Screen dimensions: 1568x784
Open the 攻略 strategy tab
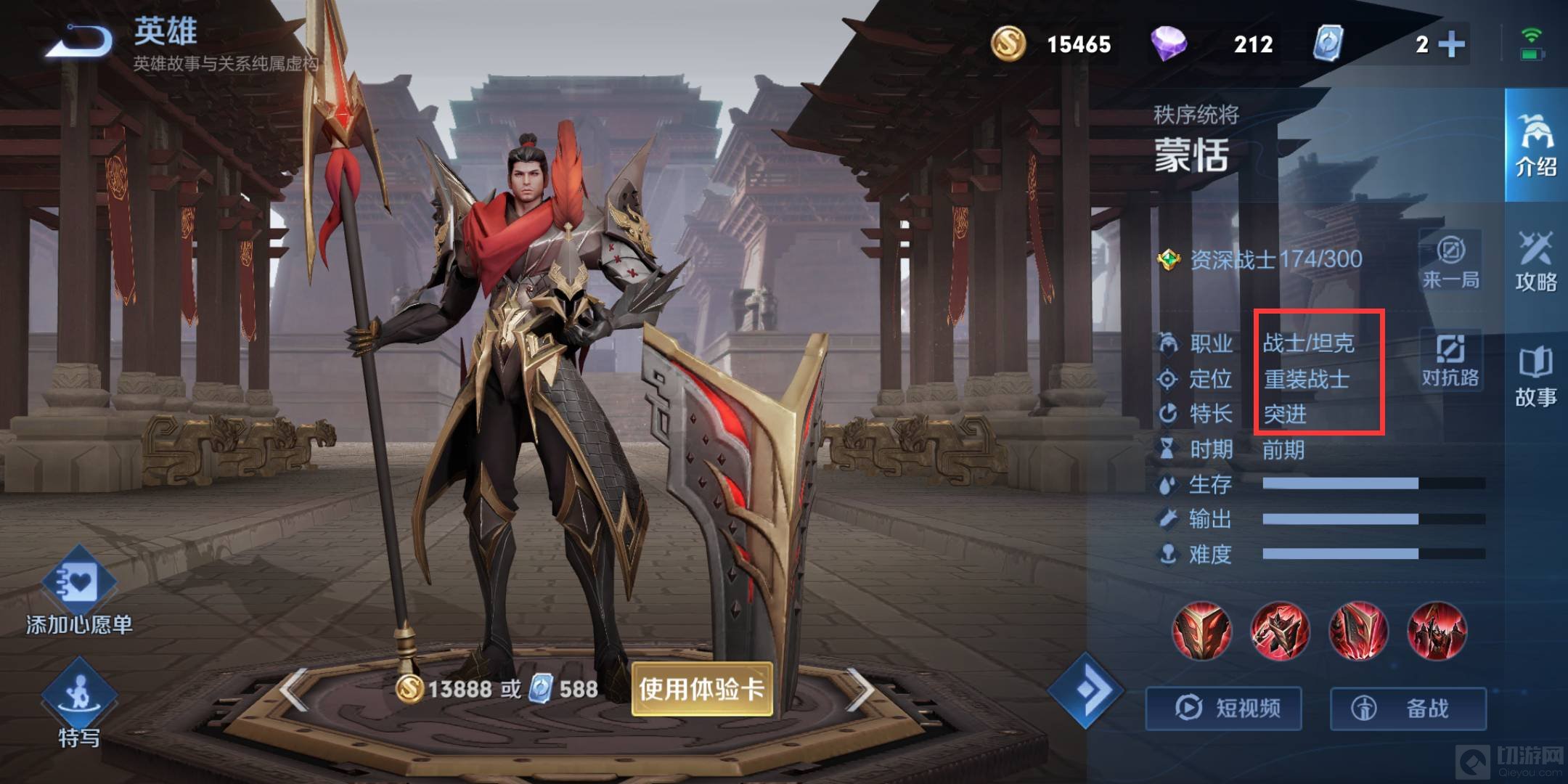(x=1535, y=261)
